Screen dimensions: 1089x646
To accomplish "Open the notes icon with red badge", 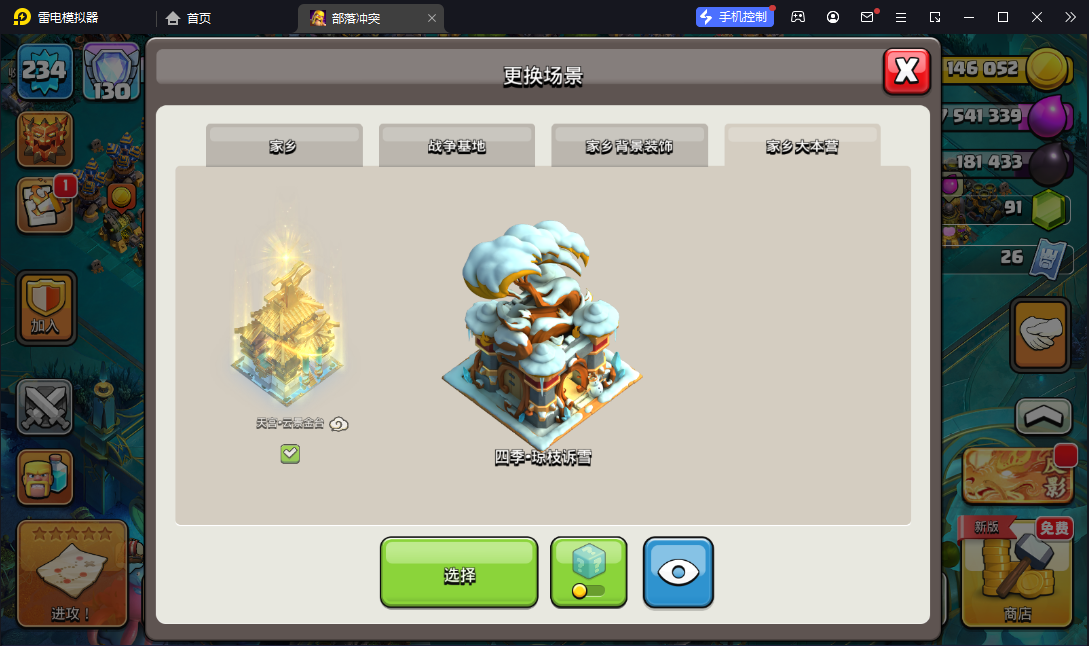I will point(44,205).
